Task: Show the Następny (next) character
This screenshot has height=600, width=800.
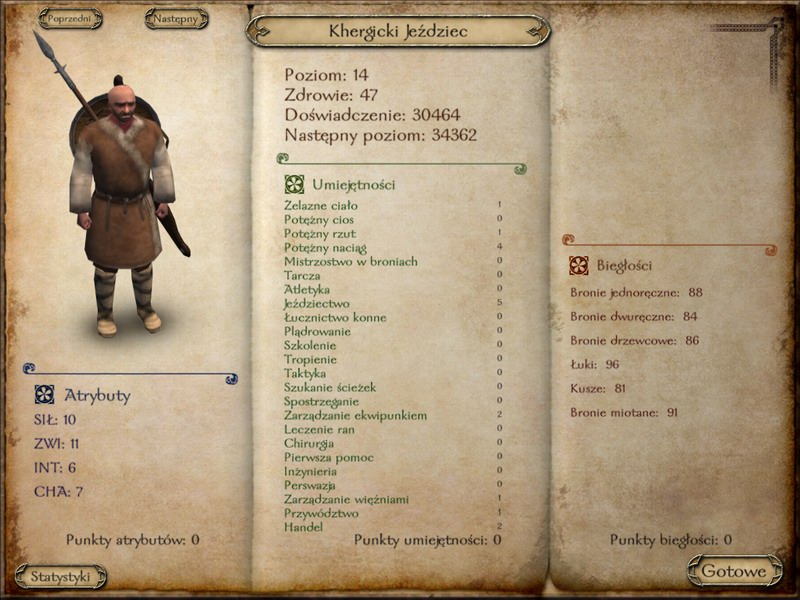Action: coord(176,18)
